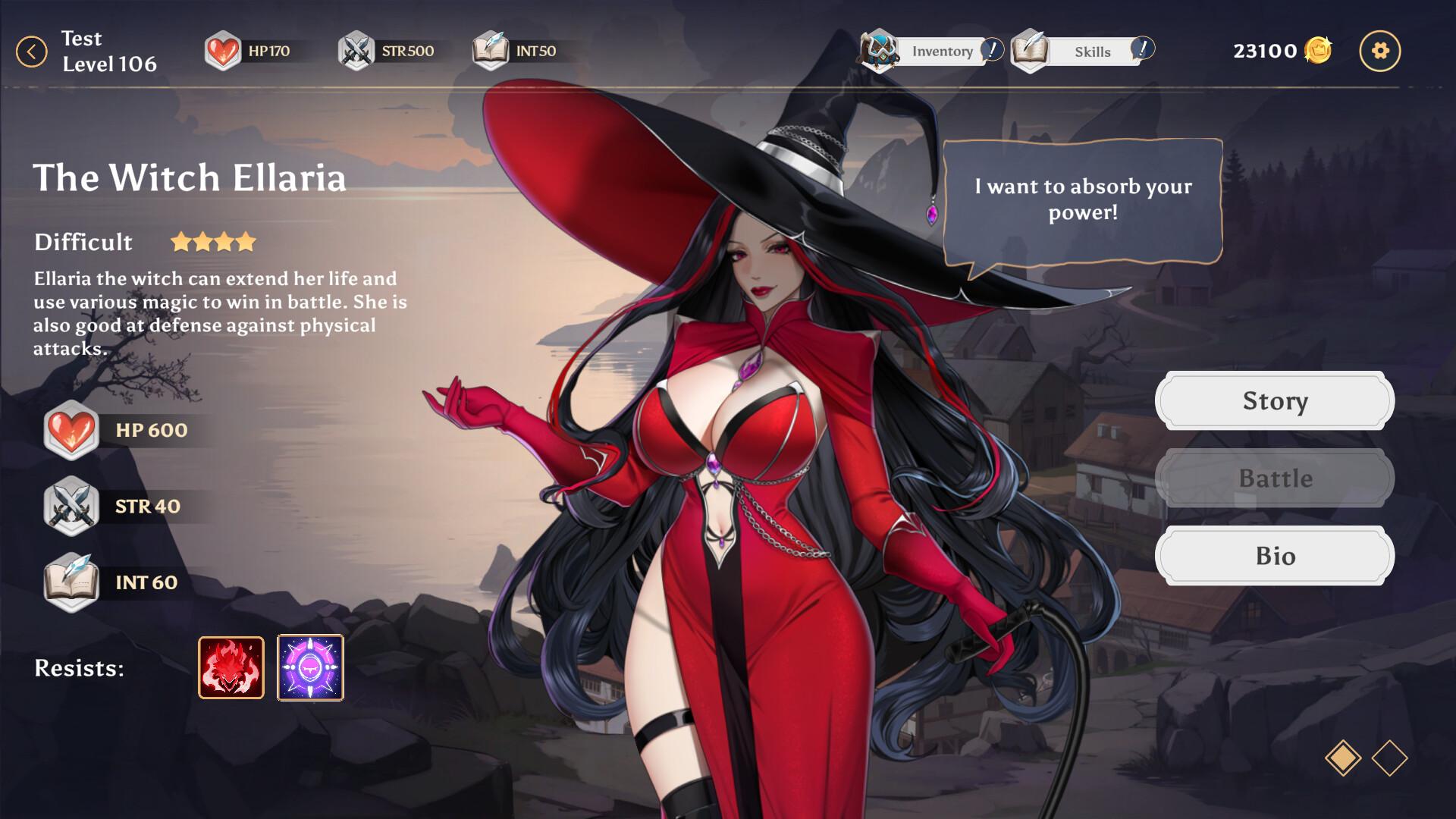Inspect the purple magic sigil resist icon
Image resolution: width=1456 pixels, height=819 pixels.
310,667
